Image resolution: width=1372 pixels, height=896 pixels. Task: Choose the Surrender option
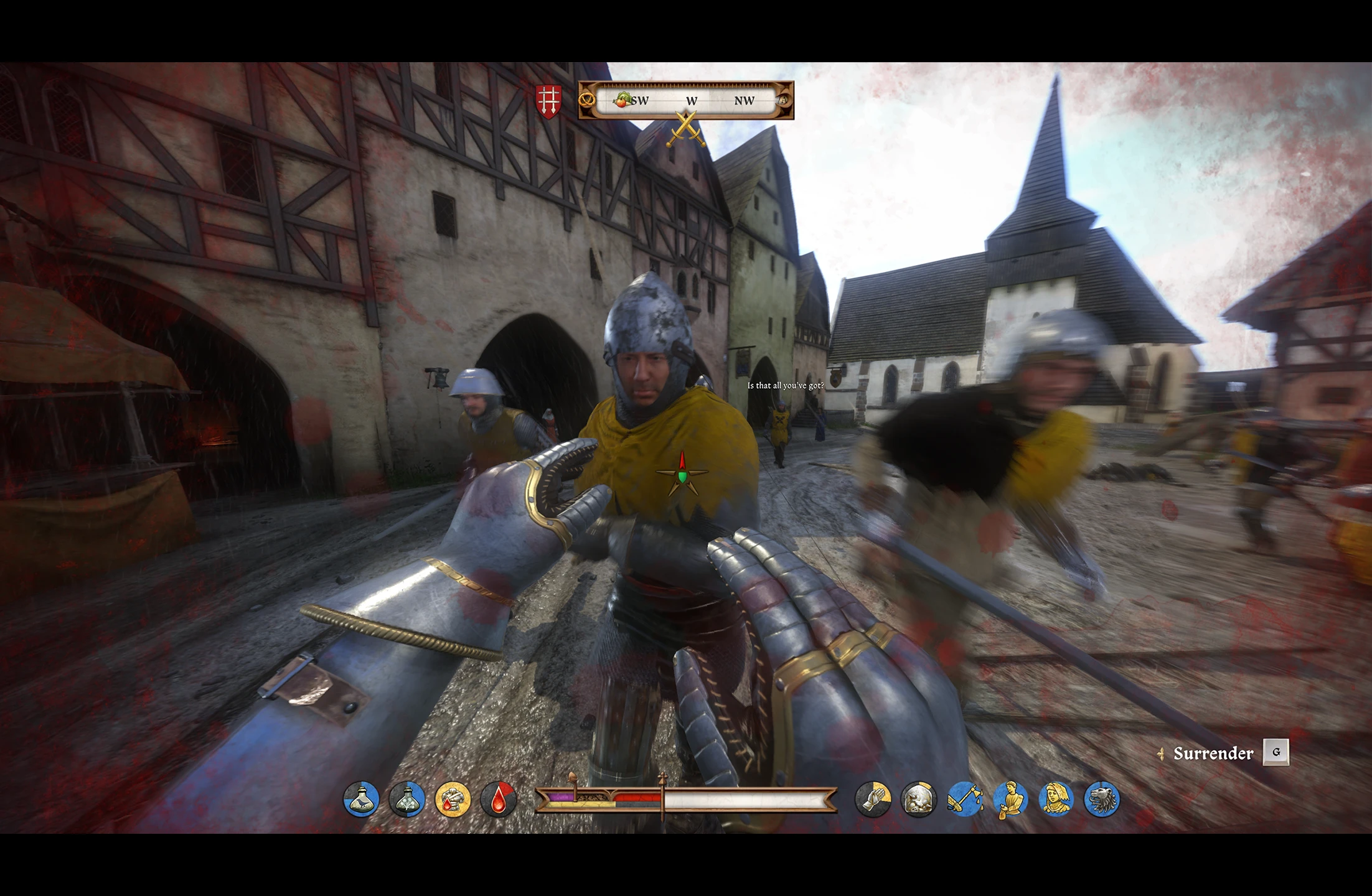click(1213, 754)
